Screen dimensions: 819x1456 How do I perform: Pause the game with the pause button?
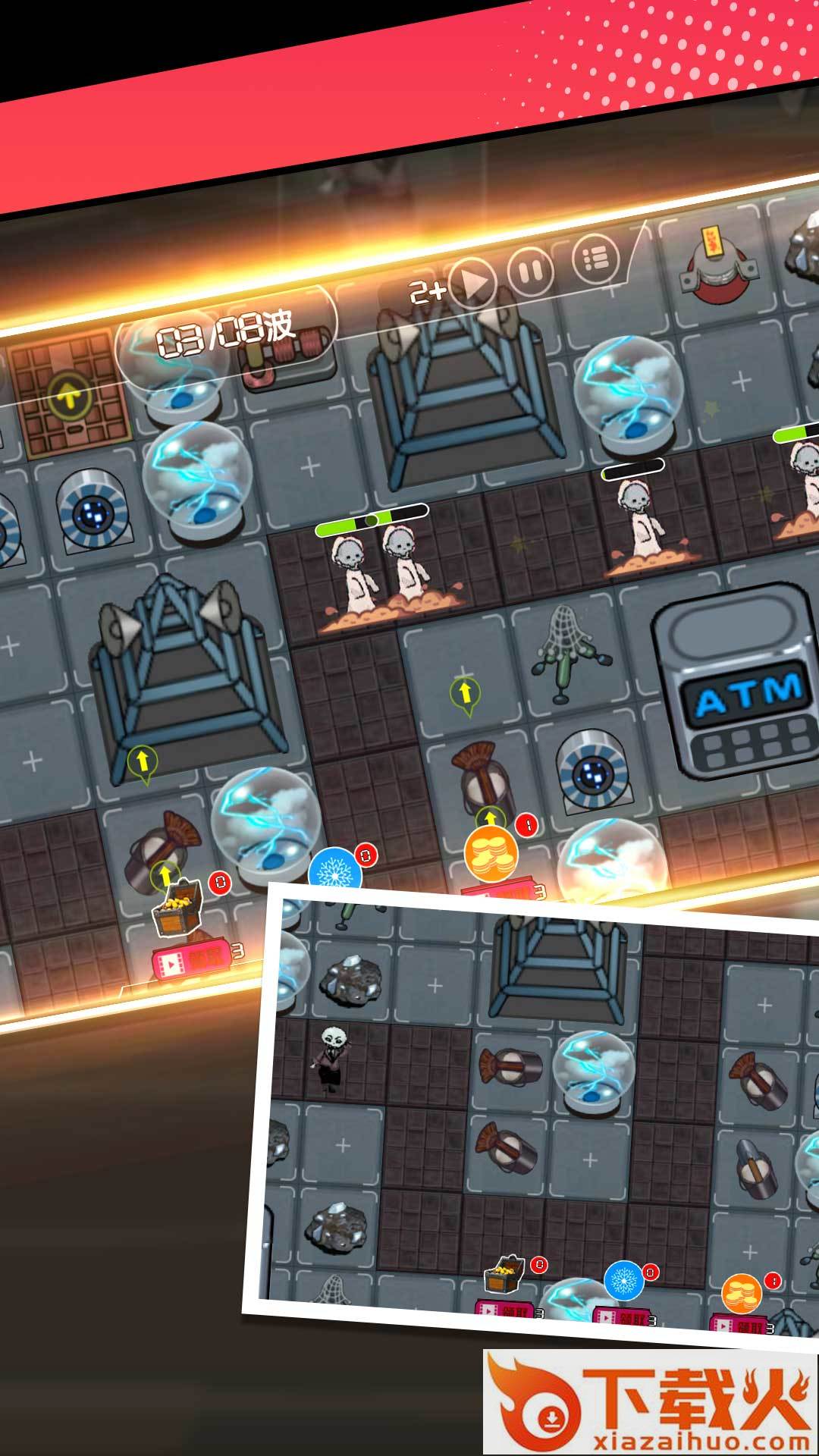[530, 270]
